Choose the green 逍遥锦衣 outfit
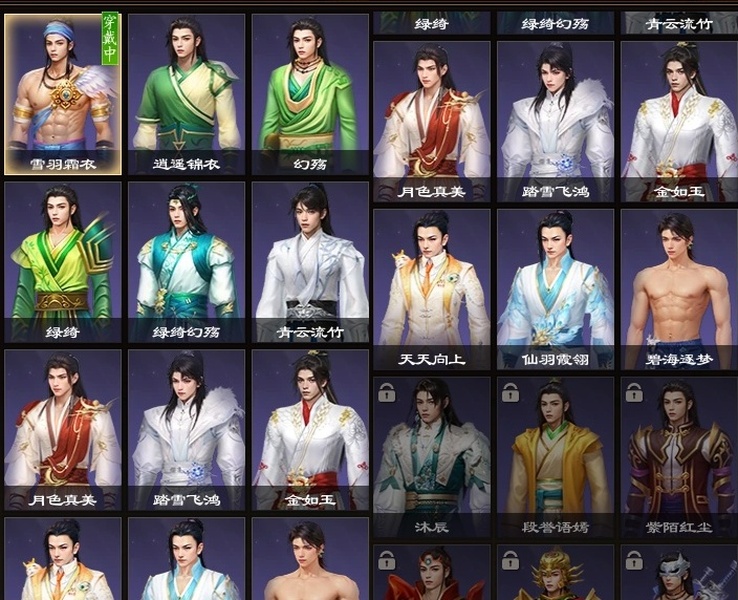Viewport: 738px width, 600px height. click(186, 94)
